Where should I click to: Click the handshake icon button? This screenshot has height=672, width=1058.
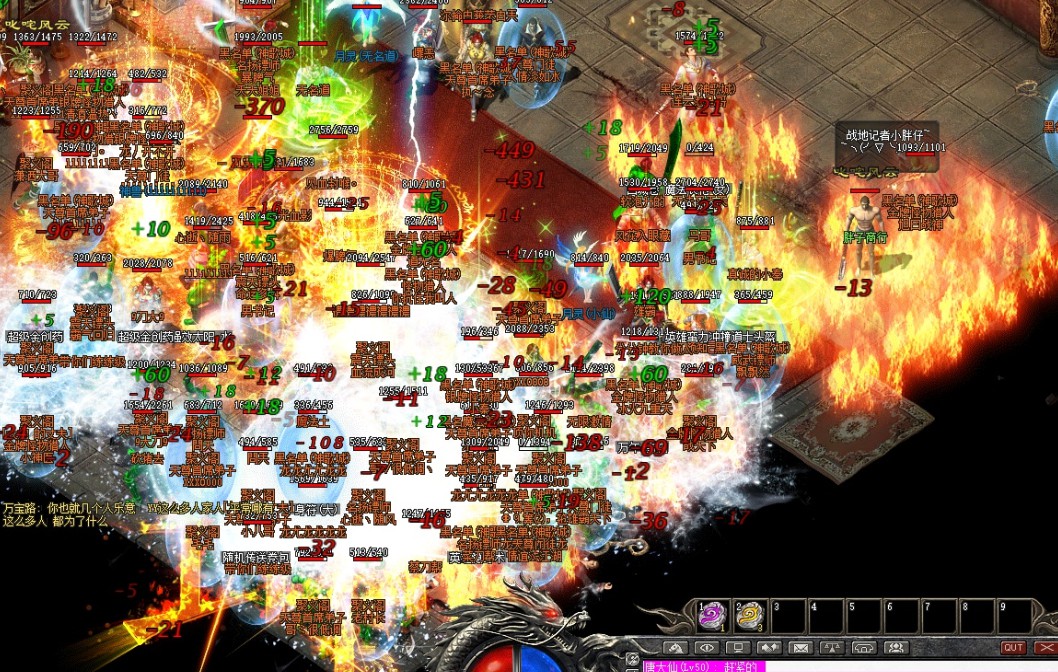click(768, 647)
